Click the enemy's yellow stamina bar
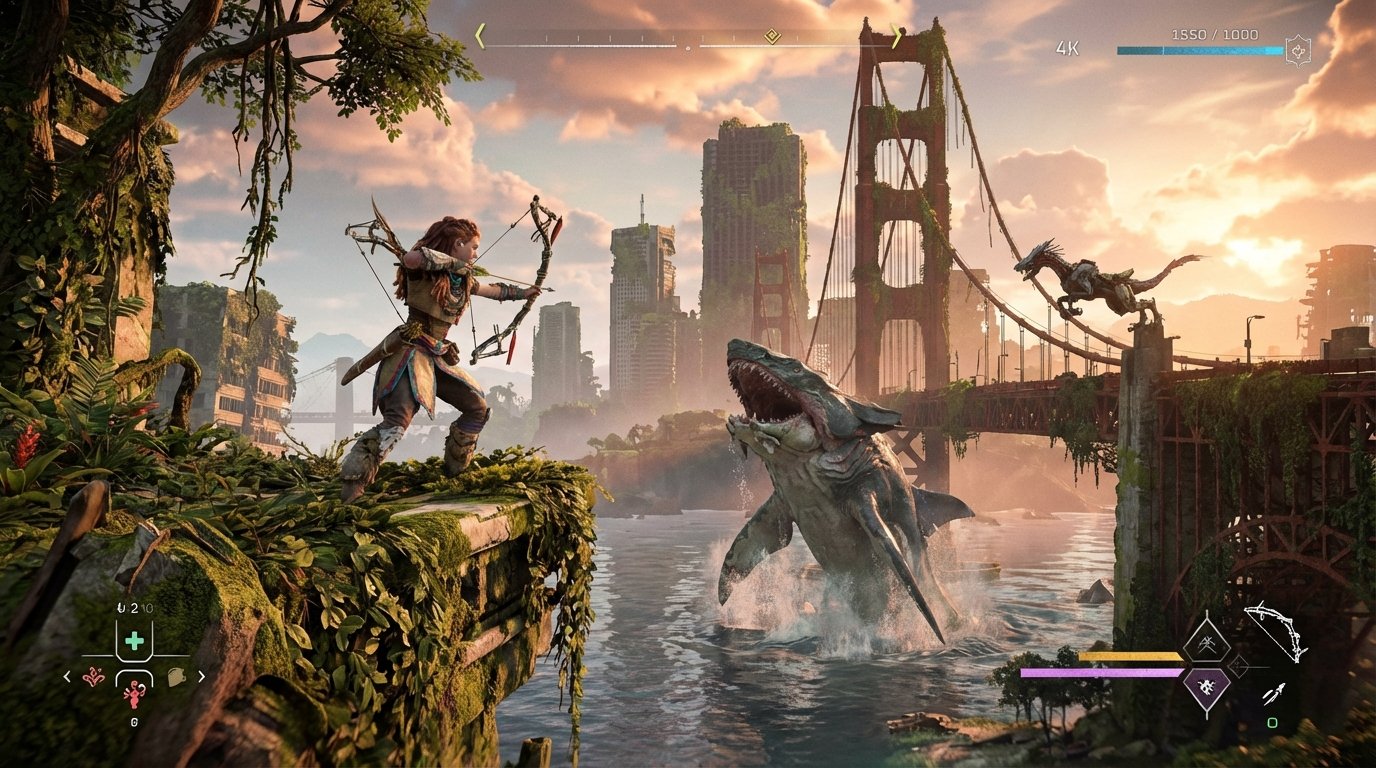 [1128, 656]
